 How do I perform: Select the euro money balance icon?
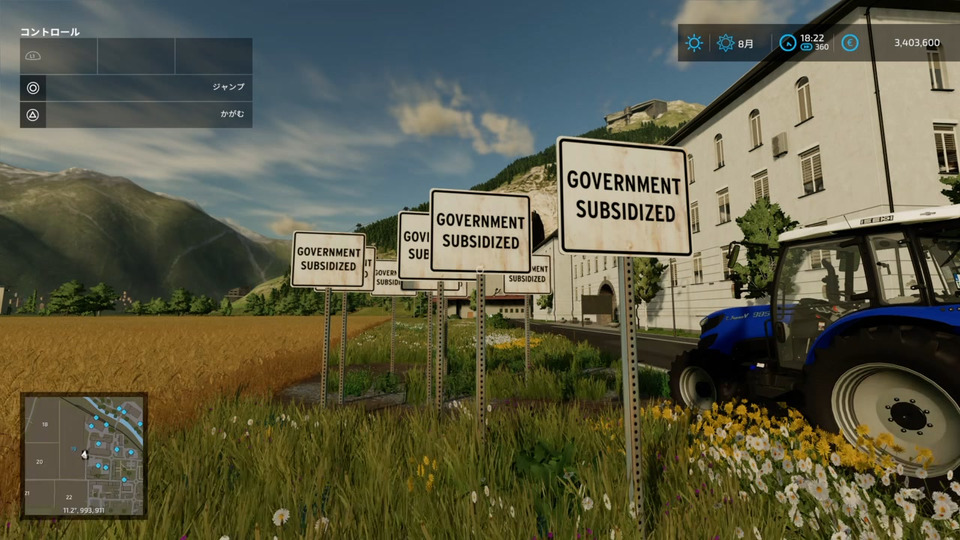(x=850, y=43)
